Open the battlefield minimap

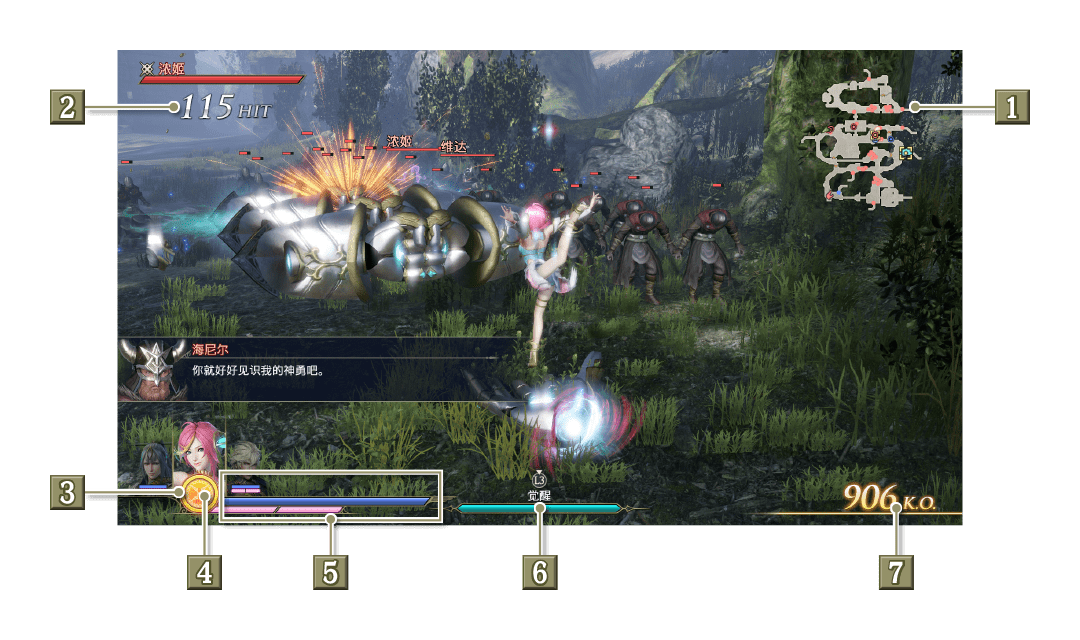866,140
